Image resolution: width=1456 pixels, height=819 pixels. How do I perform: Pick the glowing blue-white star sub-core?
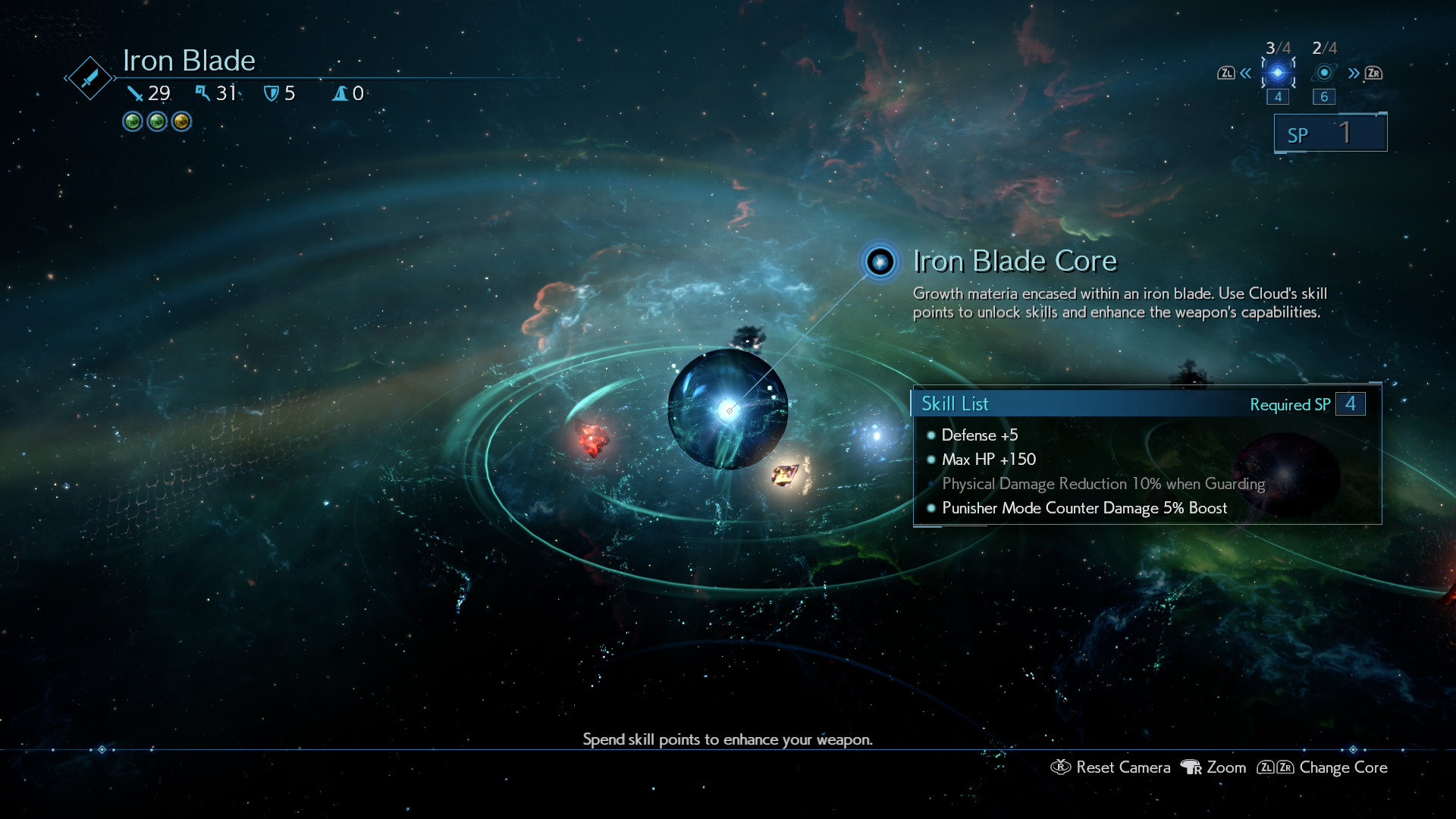coord(877,435)
